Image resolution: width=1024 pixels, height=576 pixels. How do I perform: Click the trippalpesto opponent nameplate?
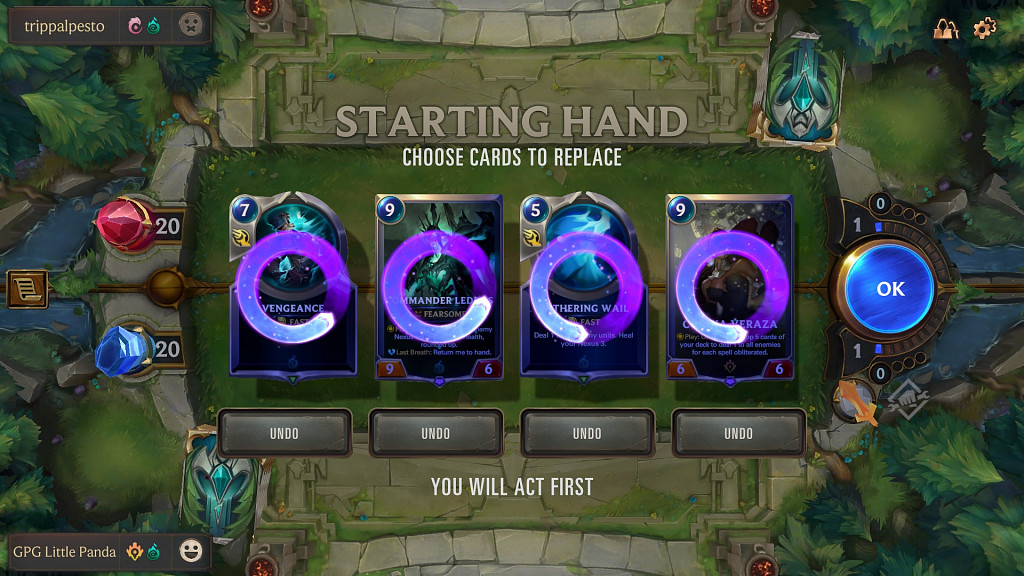click(x=65, y=26)
